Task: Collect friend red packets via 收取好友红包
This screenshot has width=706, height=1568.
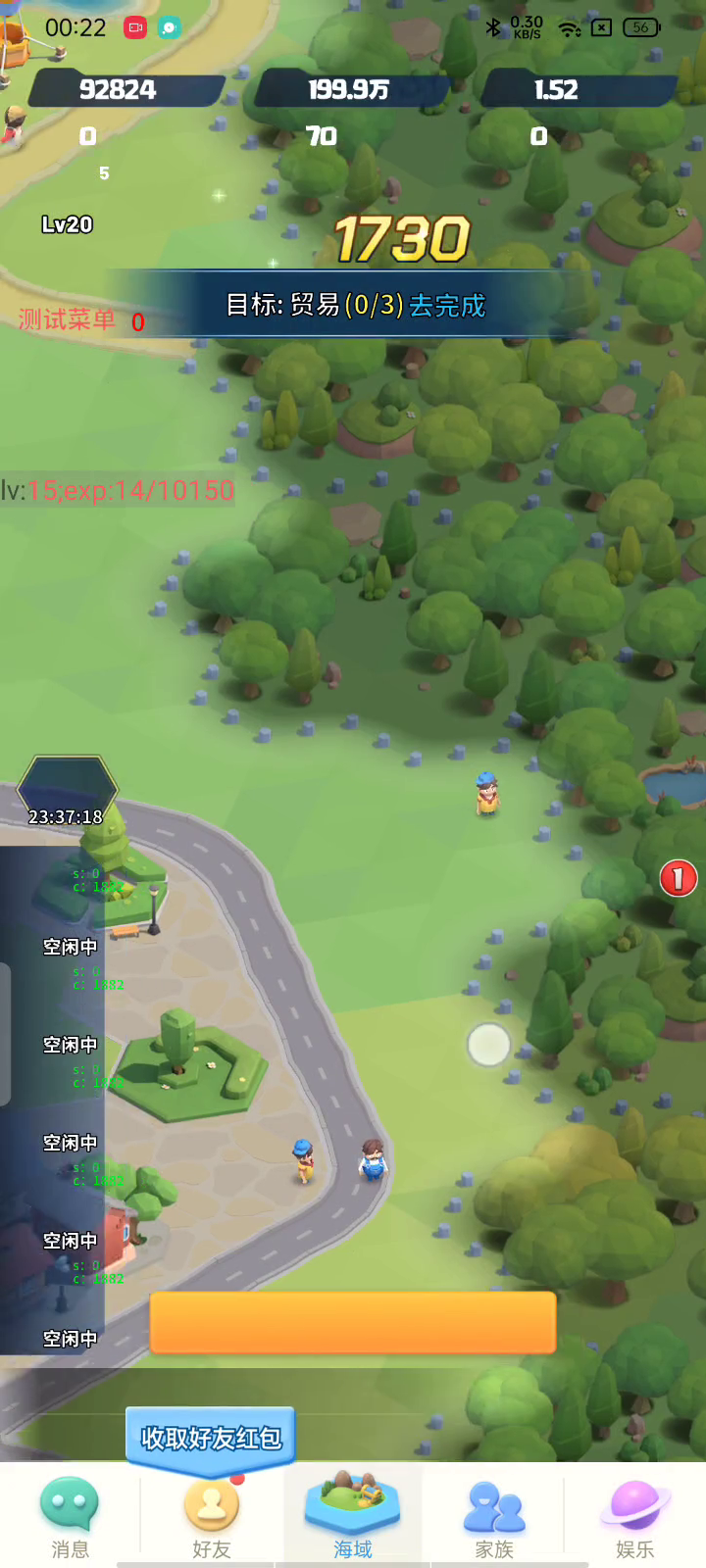Action: click(211, 1438)
